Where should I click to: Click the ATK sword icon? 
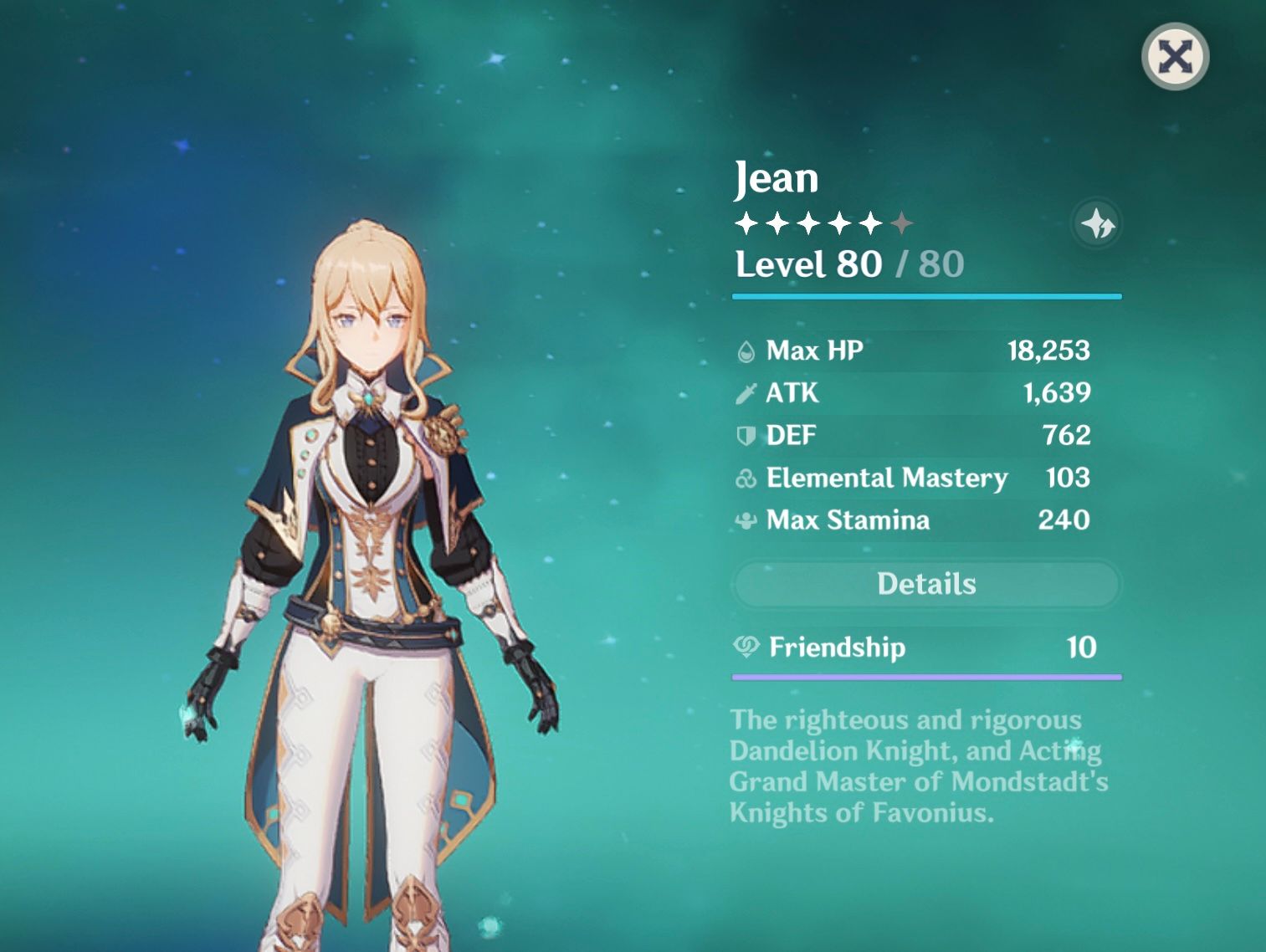(746, 393)
